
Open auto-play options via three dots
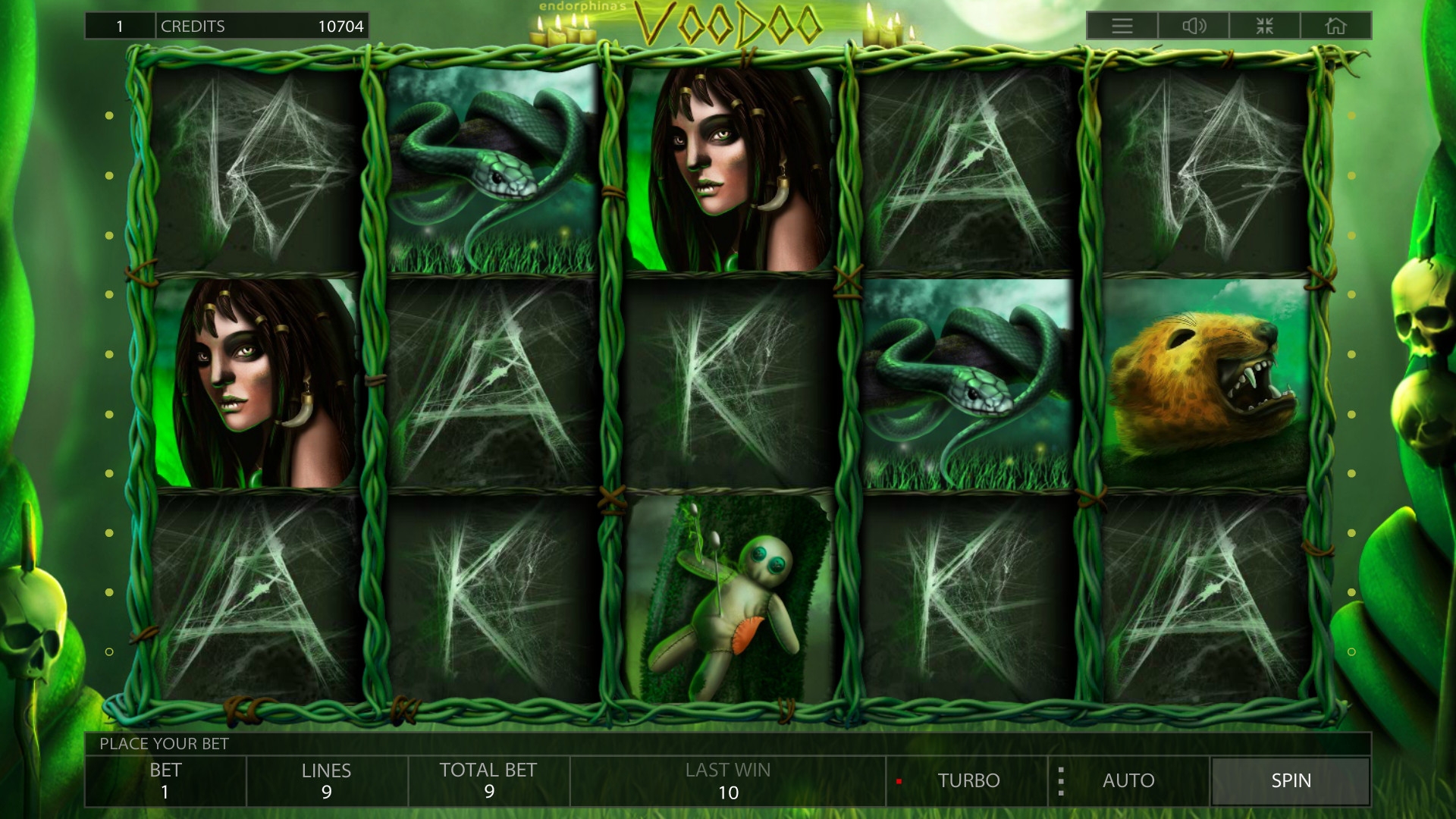[x=1061, y=780]
